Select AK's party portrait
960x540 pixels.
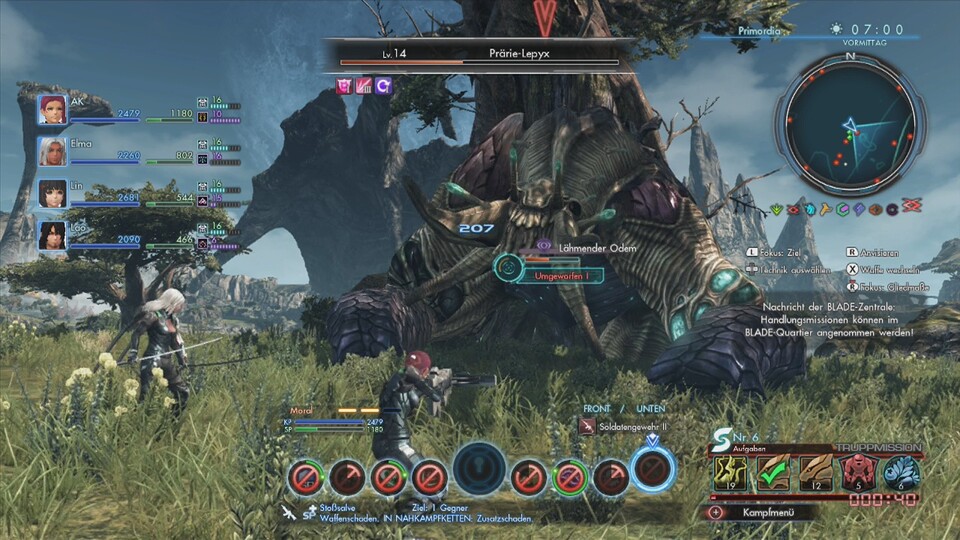(x=53, y=109)
